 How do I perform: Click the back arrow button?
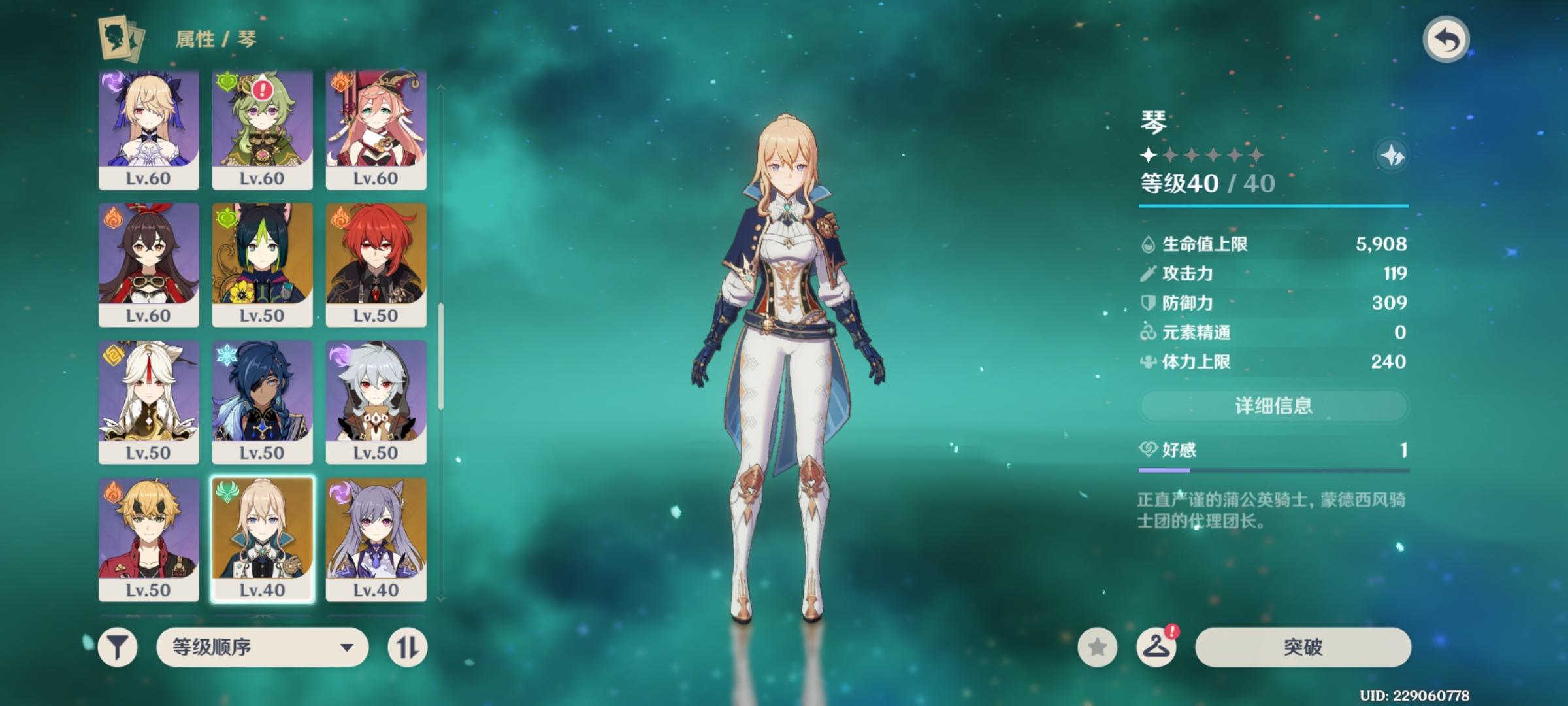click(x=1446, y=40)
